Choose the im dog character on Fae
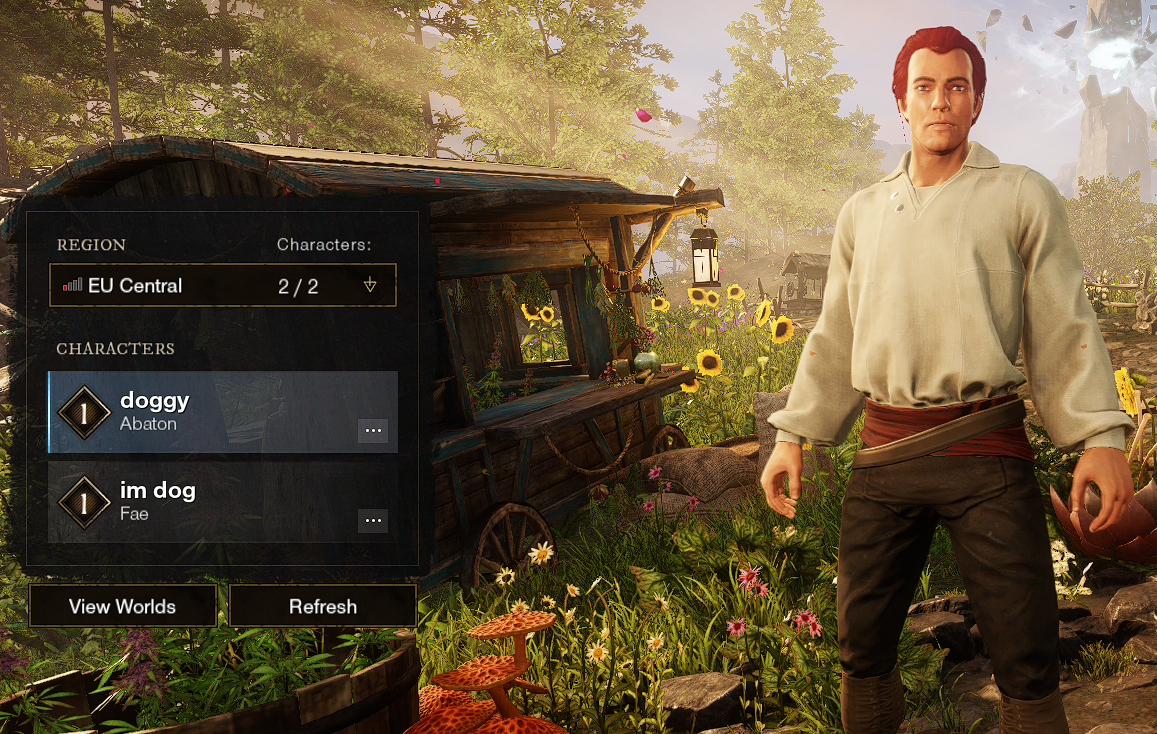Image resolution: width=1157 pixels, height=734 pixels. 200,502
